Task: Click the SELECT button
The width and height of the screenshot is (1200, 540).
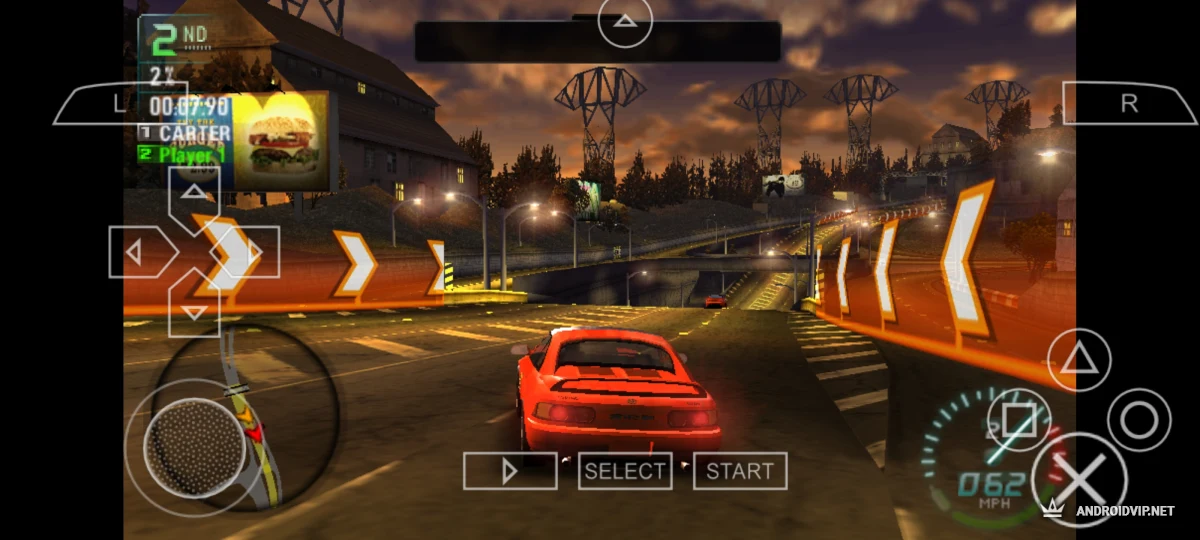Action: coord(625,471)
